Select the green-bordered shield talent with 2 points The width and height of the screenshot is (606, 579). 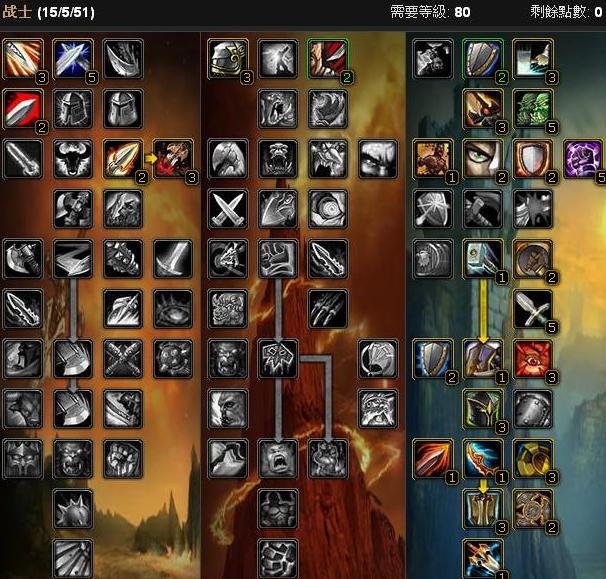(x=482, y=59)
